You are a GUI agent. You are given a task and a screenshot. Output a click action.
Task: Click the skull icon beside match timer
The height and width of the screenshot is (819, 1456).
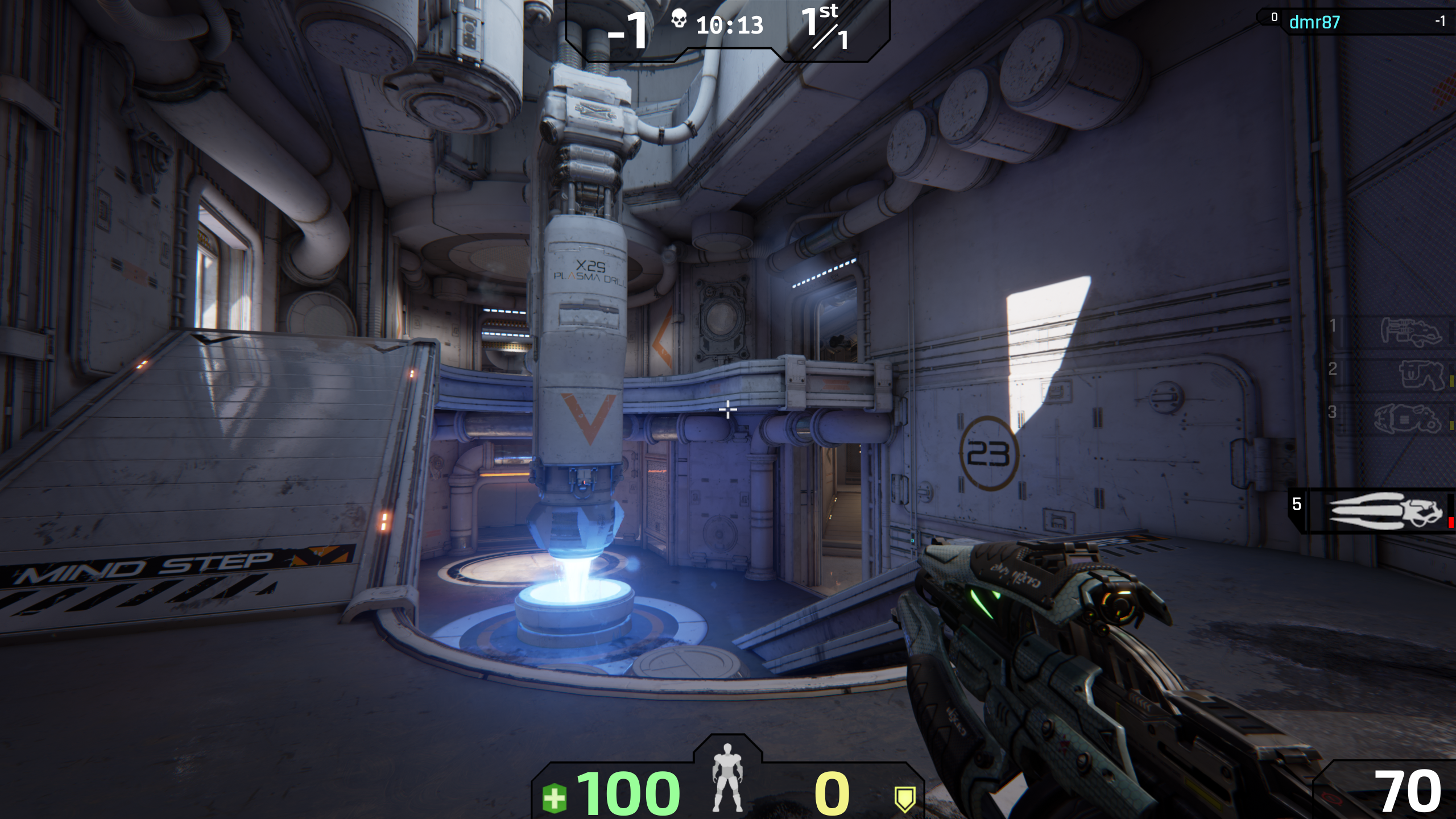(678, 20)
